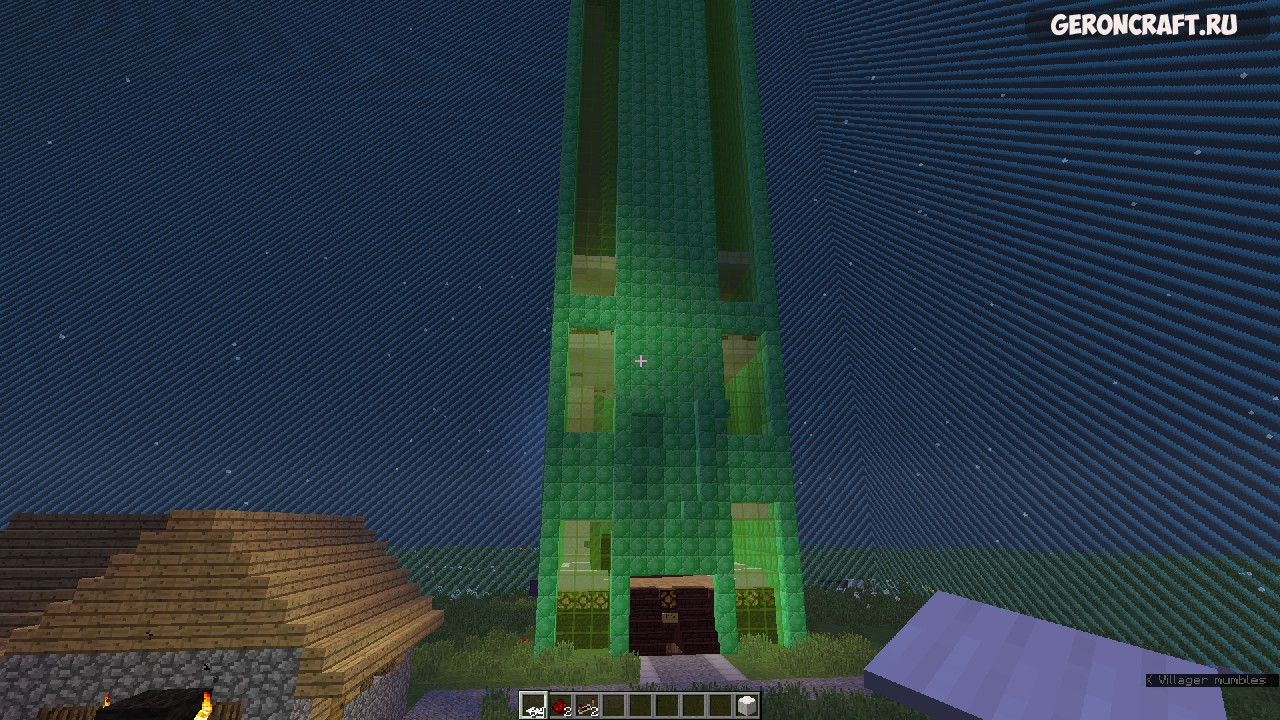
Task: Select the redstone dust hotbar slot
Action: click(560, 706)
